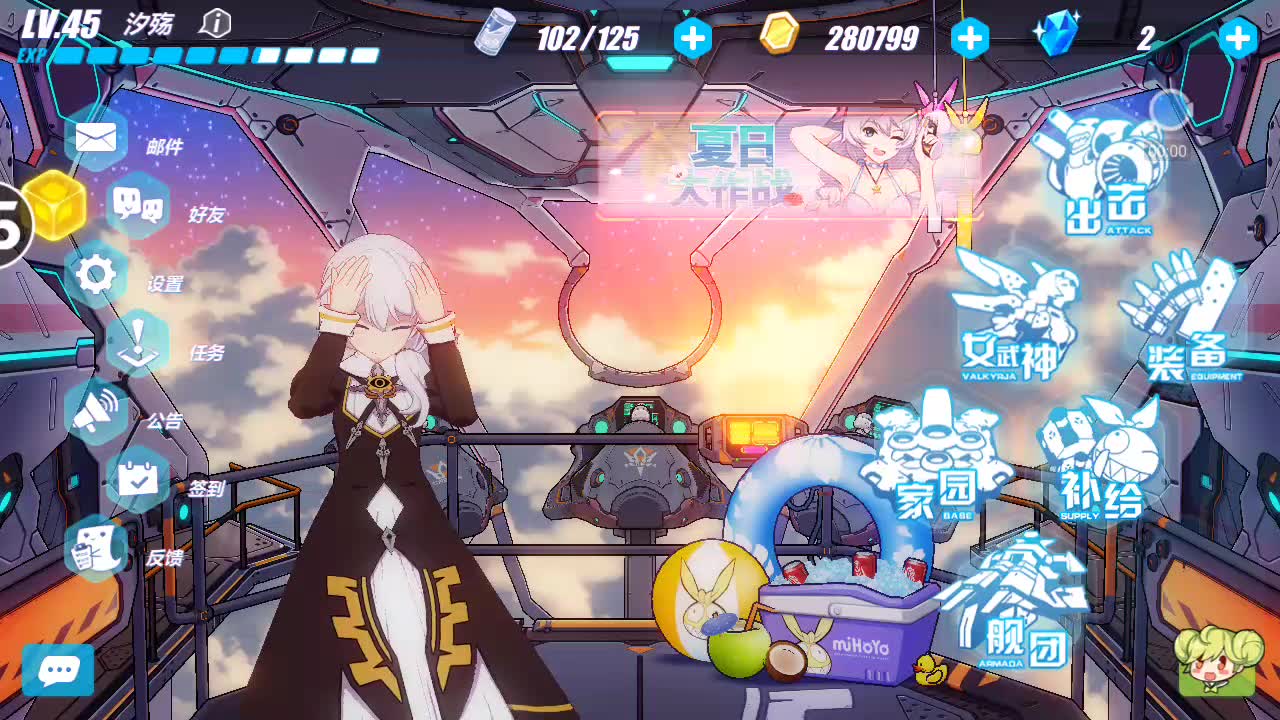Screen dimensions: 1280x720
Task: Open the daily sign-in (签到) calendar
Action: (137, 480)
